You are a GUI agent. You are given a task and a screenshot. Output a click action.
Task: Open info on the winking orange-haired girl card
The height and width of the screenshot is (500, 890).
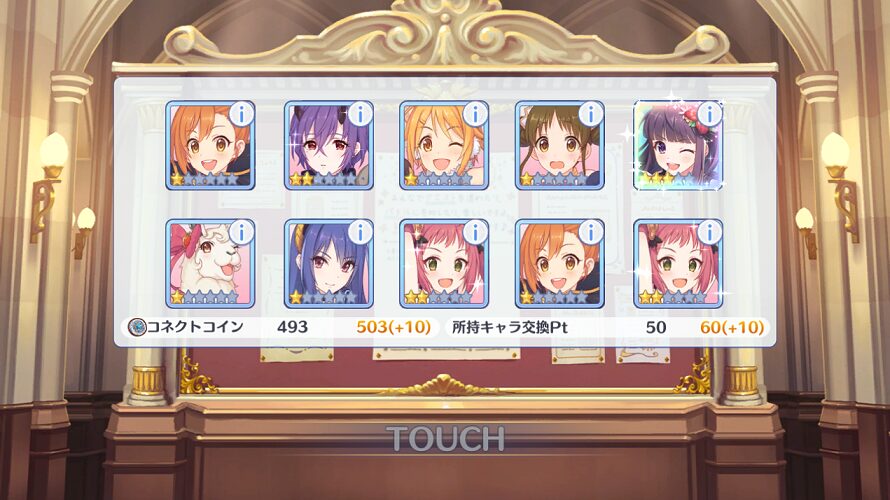pos(475,113)
